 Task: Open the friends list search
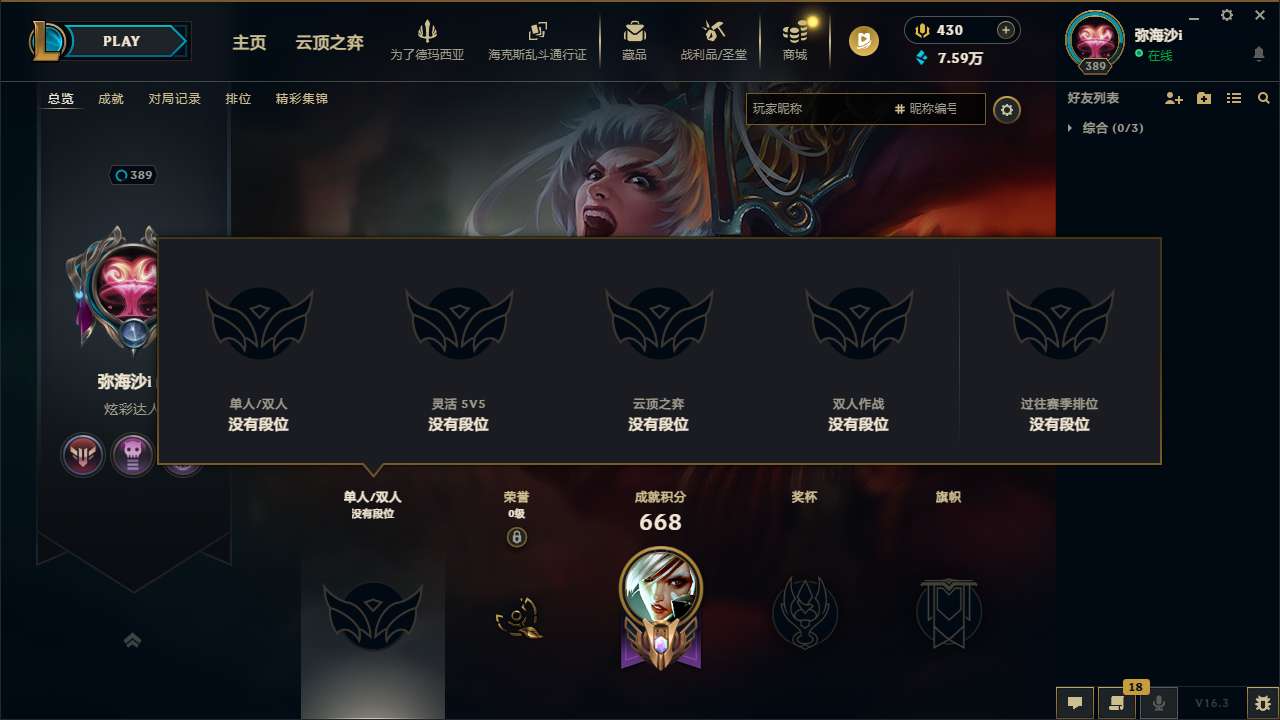1263,98
